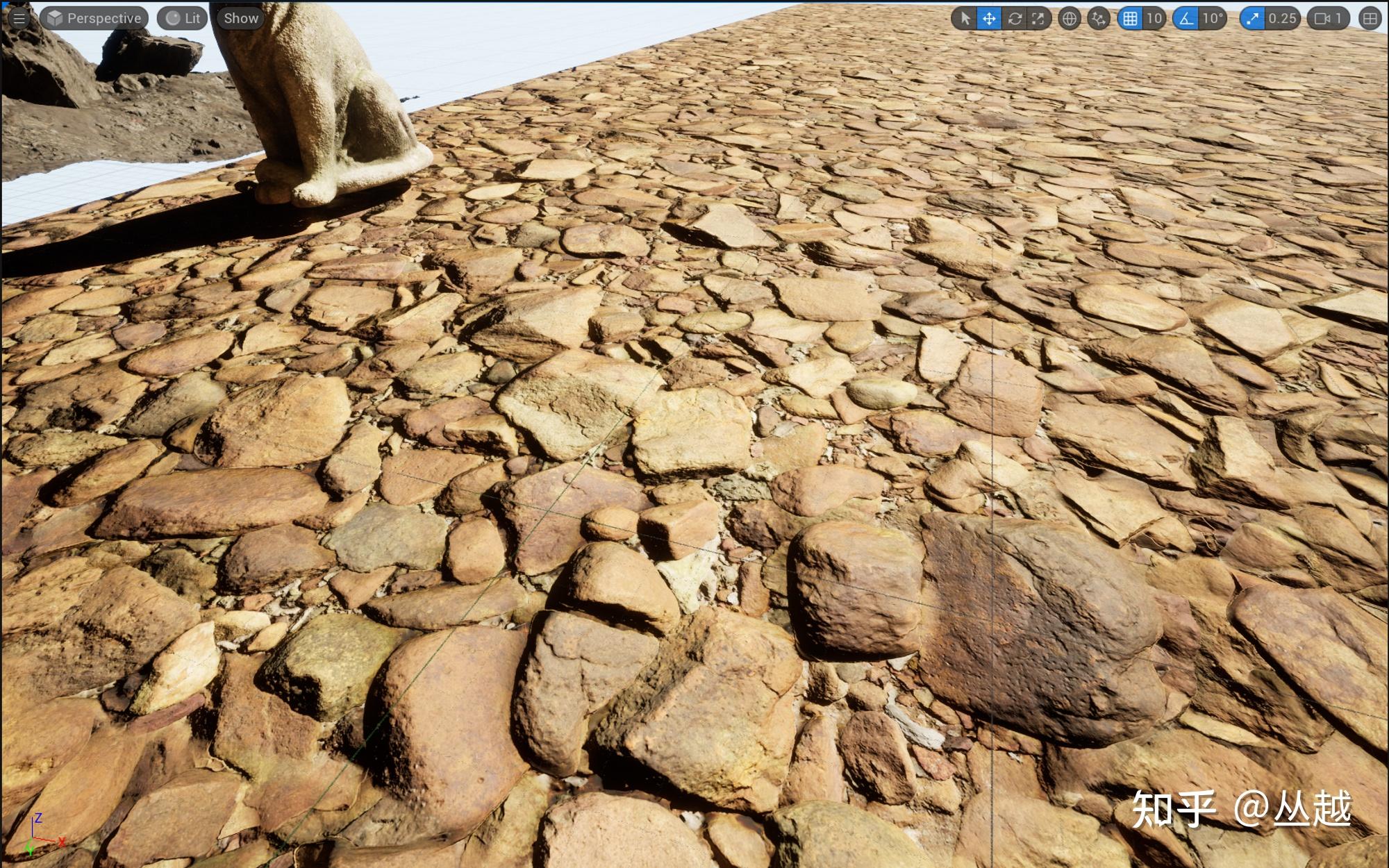Viewport: 1389px width, 868px height.
Task: Toggle scale snapping icon
Action: pos(1251,19)
